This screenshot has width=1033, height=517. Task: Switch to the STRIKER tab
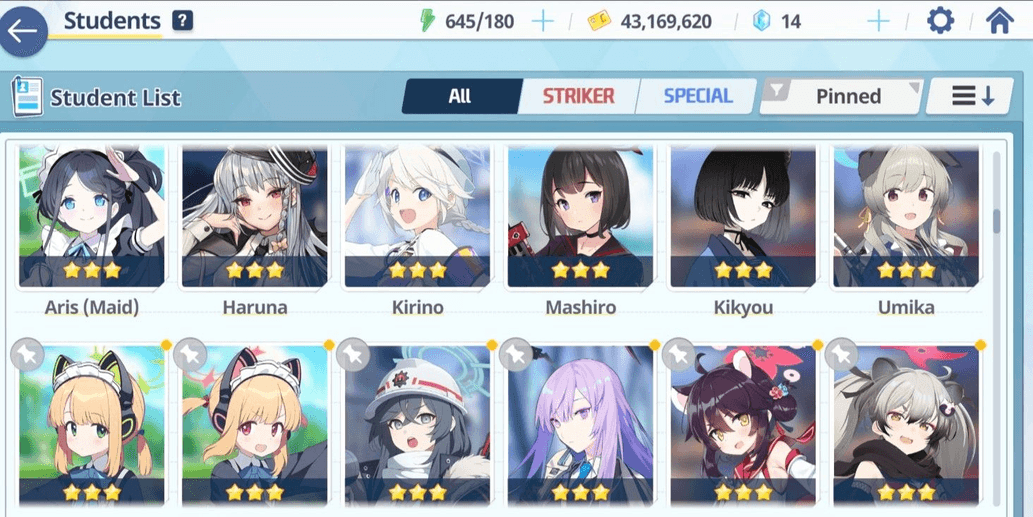[578, 96]
